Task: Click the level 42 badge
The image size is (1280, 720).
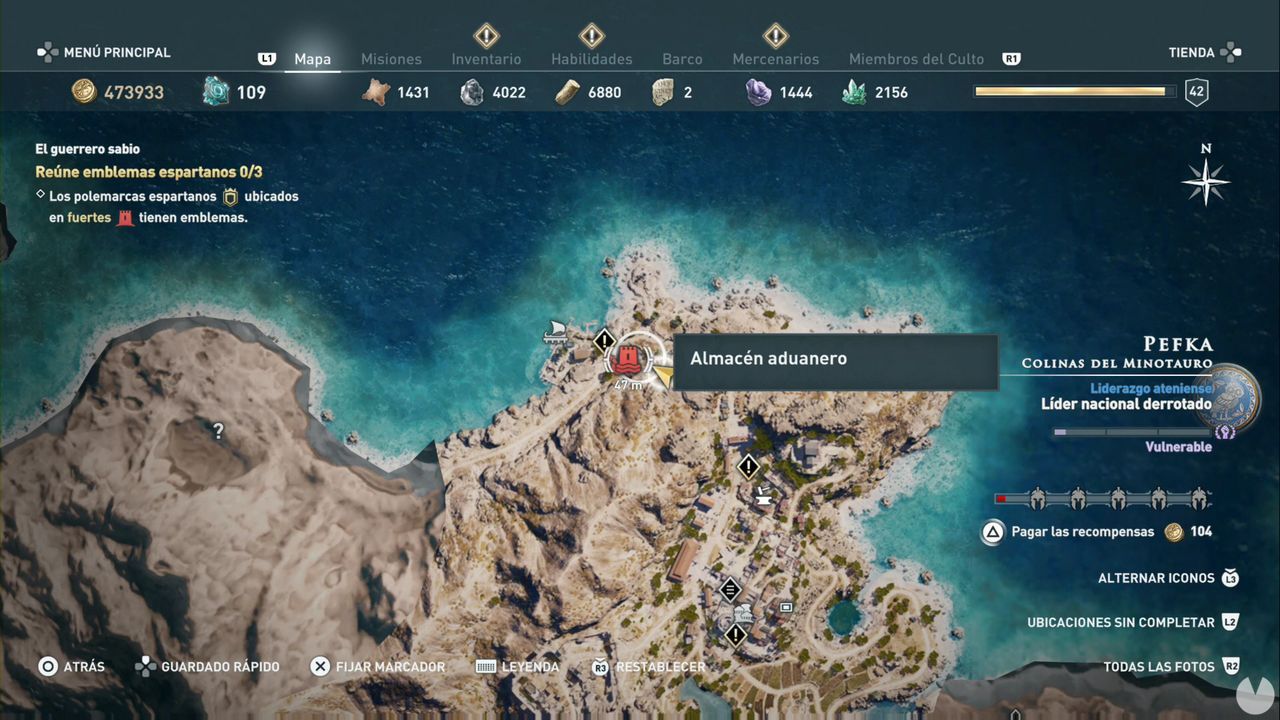Action: click(1196, 91)
